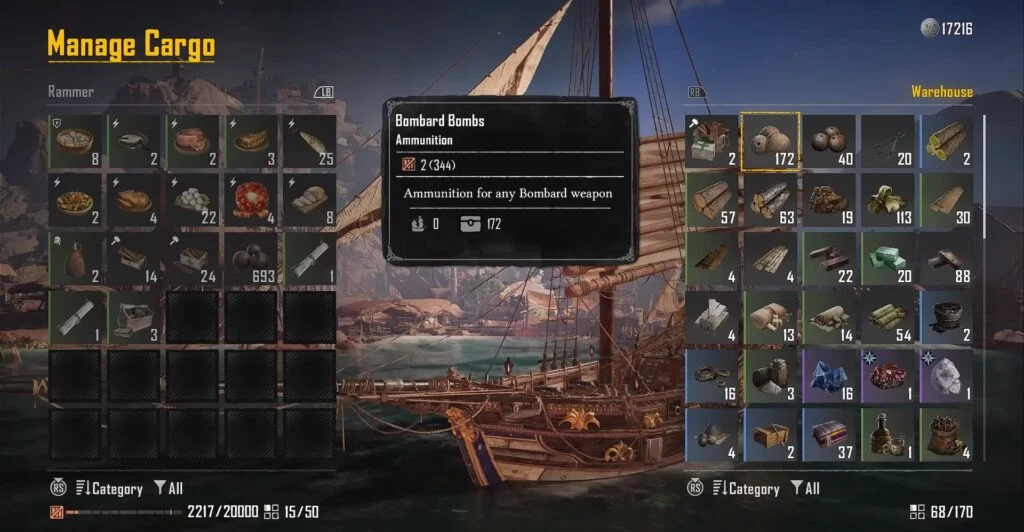The image size is (1024, 532).
Task: Select the cannonball stack of 693
Action: 251,259
